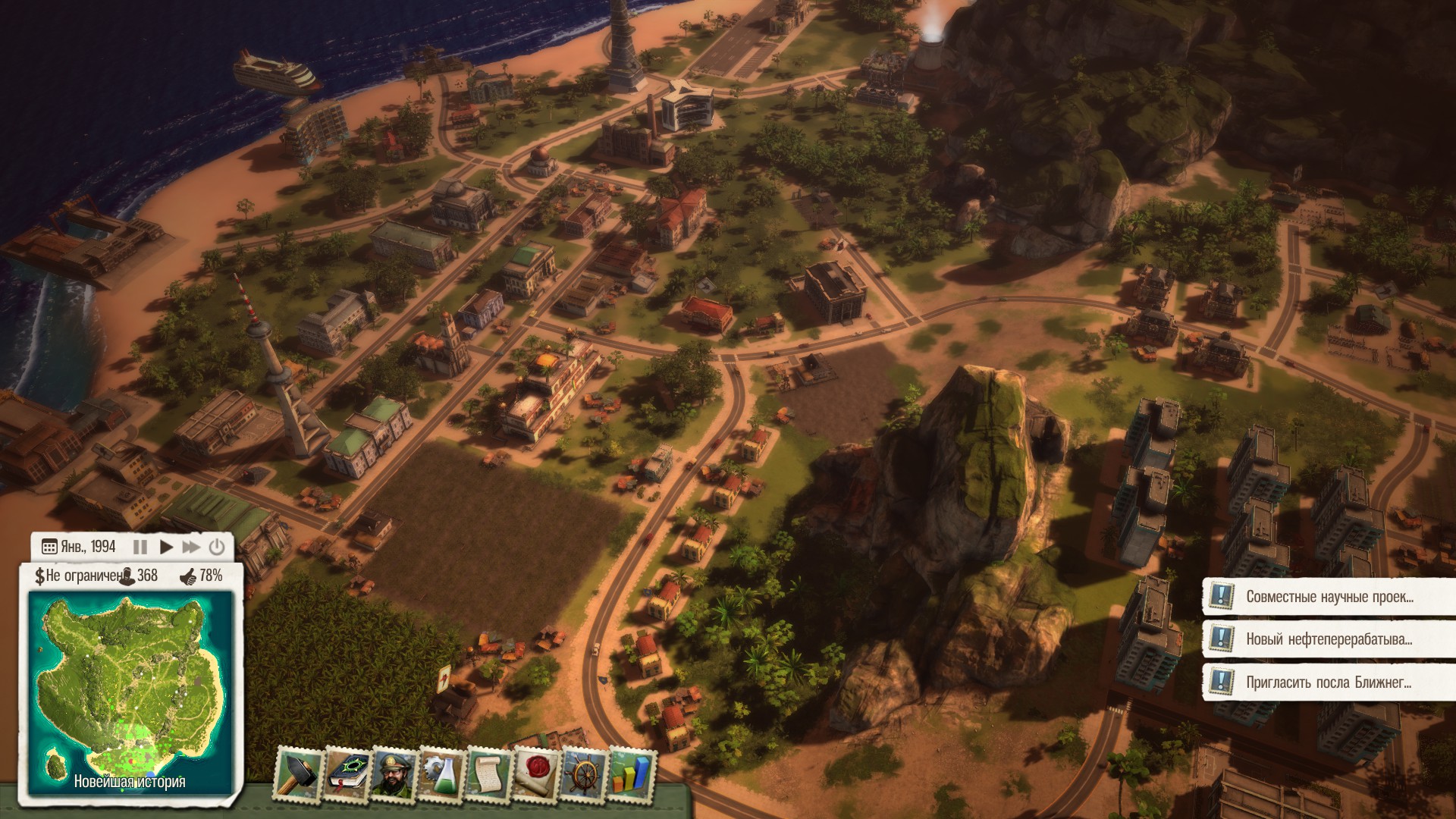Open the almanac book stamp
The width and height of the screenshot is (1456, 819).
[347, 773]
